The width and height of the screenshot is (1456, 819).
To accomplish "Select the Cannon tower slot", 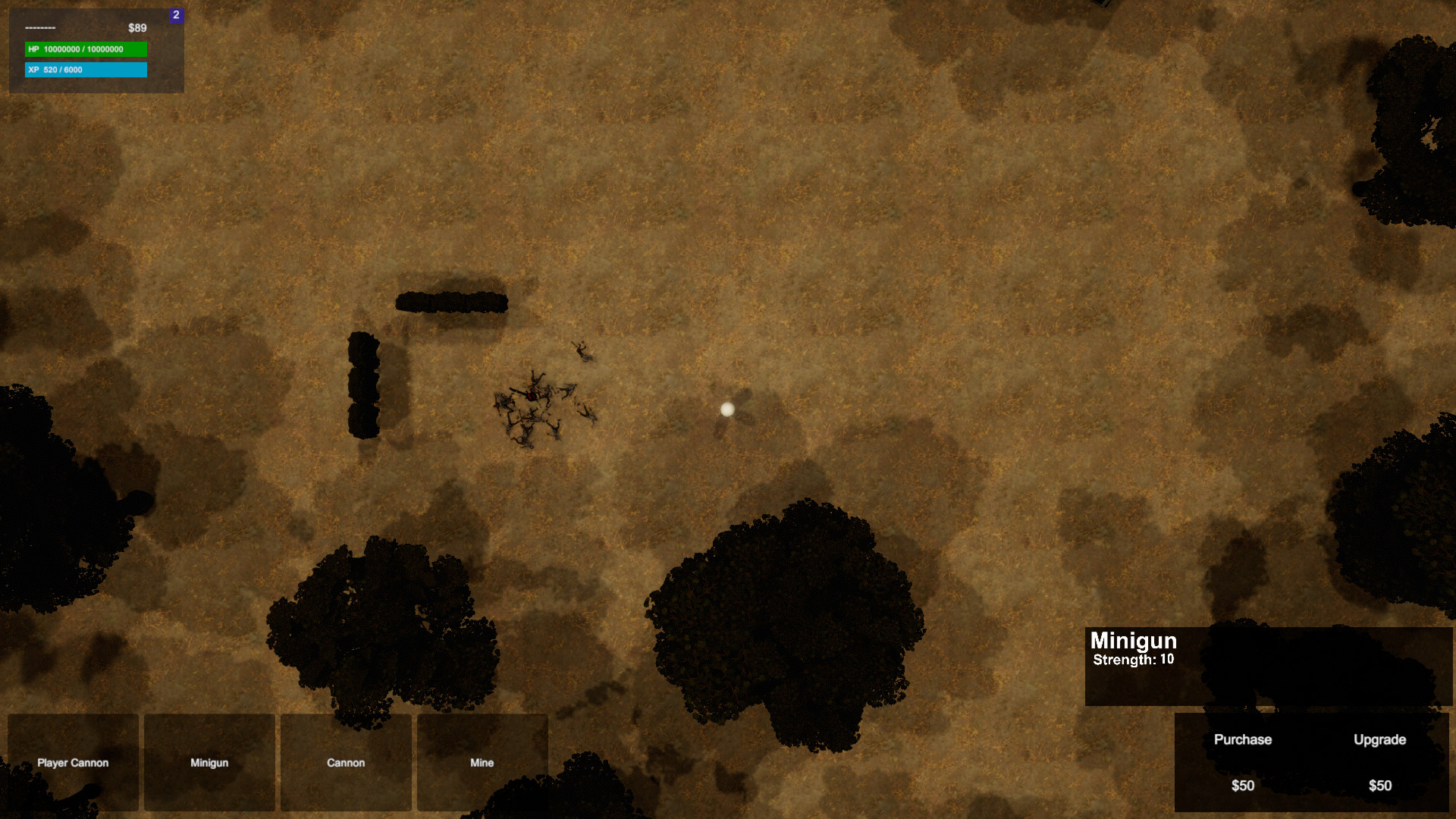I will pyautogui.click(x=346, y=762).
